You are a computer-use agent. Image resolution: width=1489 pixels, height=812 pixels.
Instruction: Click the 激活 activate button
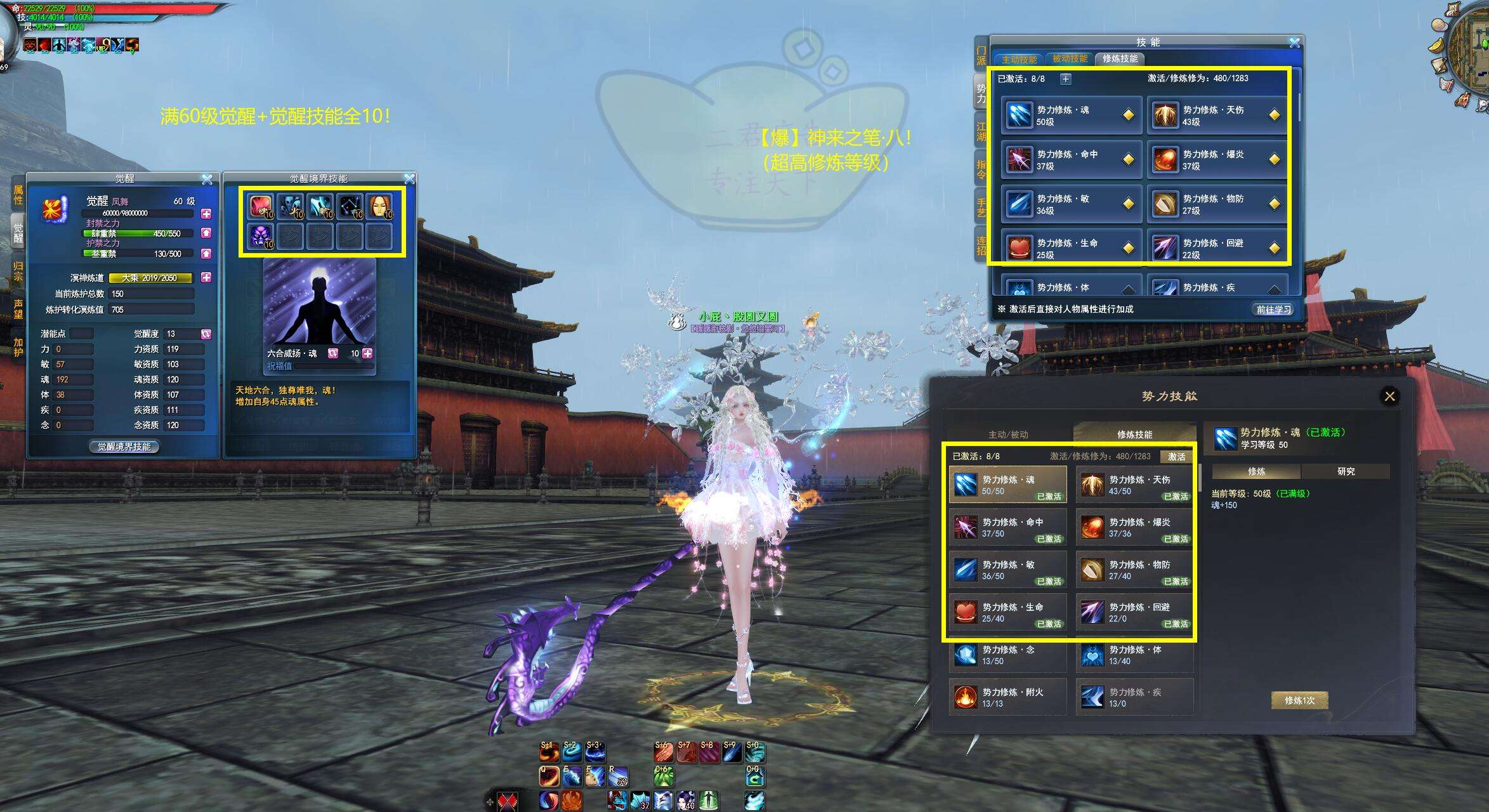click(x=1176, y=457)
